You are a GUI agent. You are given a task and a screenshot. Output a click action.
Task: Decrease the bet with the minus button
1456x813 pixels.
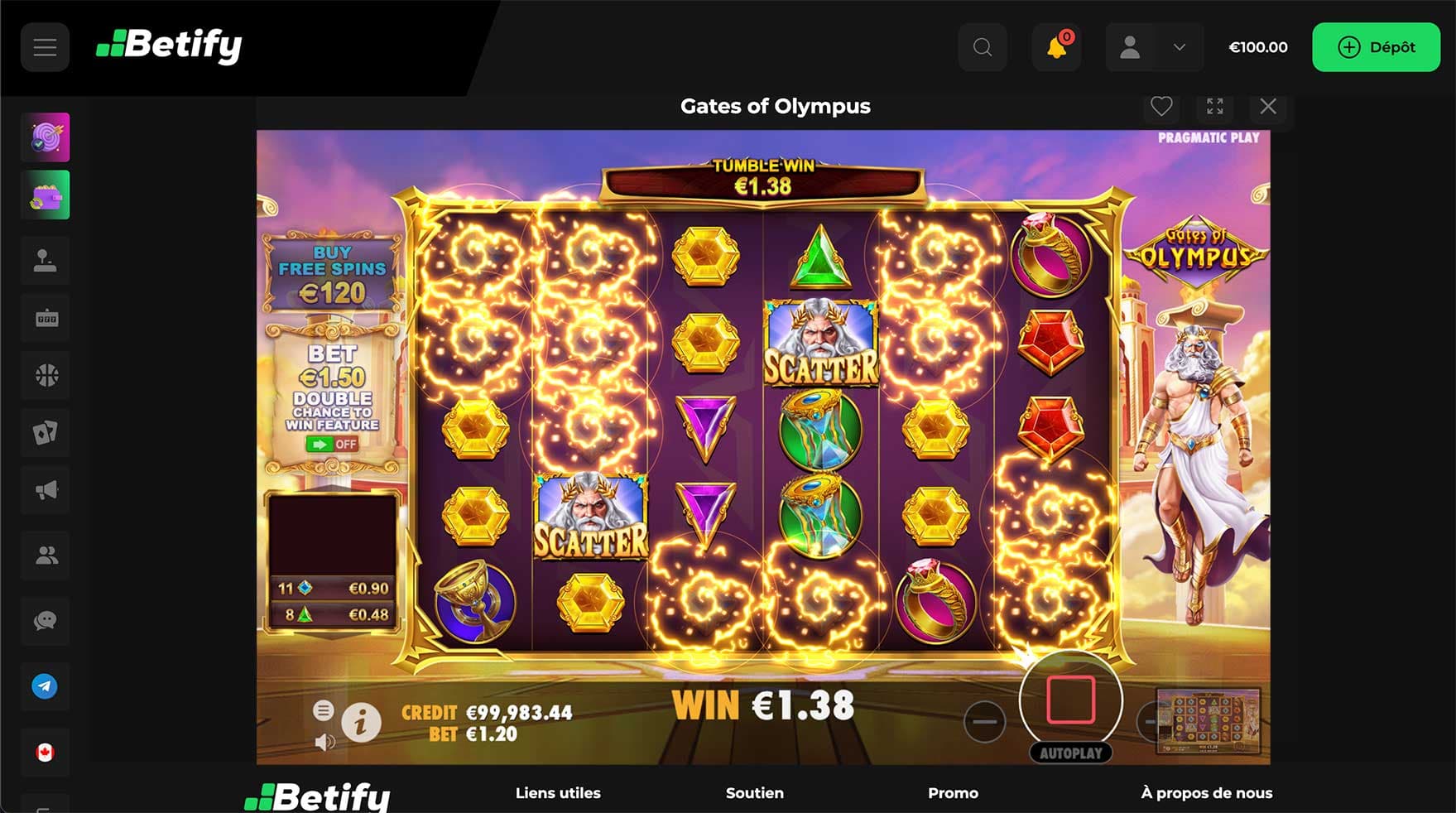tap(984, 721)
